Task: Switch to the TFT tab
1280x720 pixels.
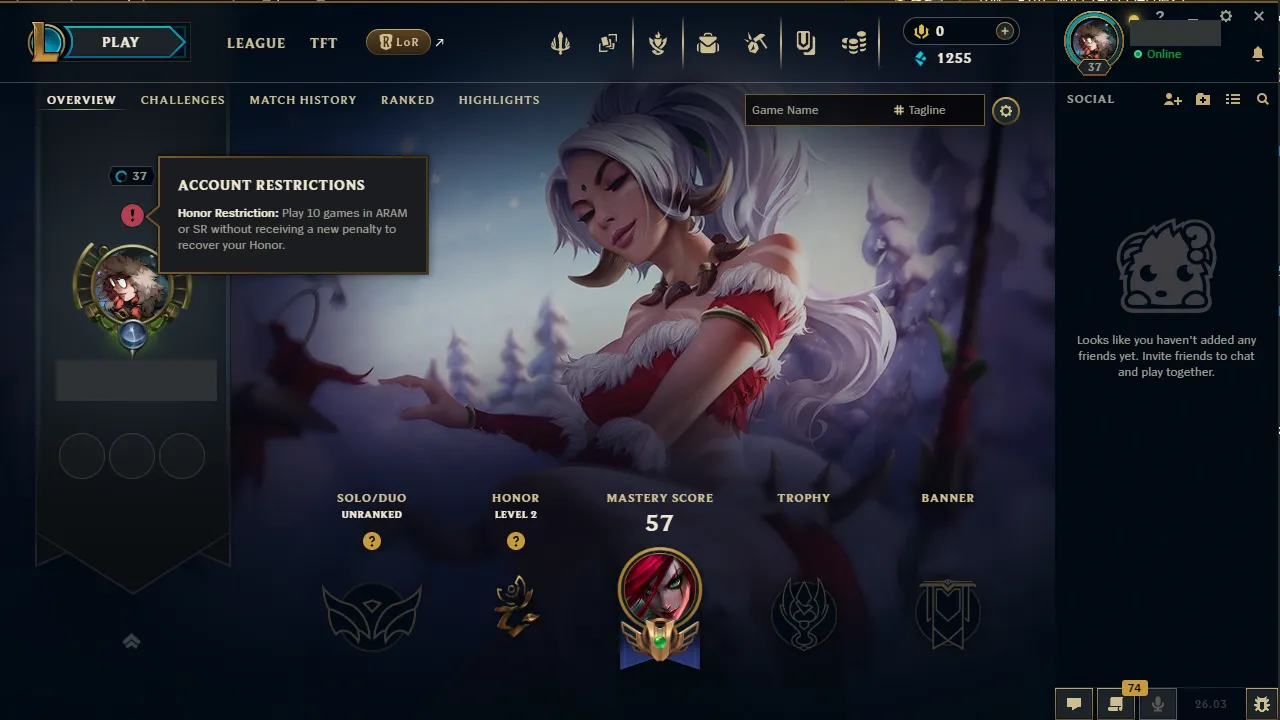Action: [x=323, y=43]
